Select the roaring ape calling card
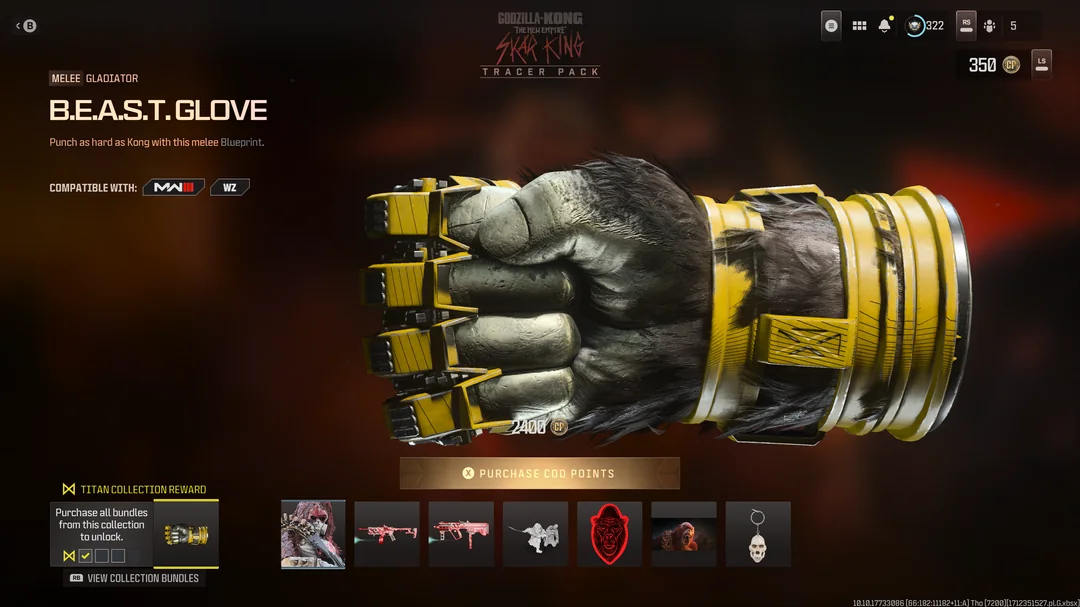 coord(683,534)
